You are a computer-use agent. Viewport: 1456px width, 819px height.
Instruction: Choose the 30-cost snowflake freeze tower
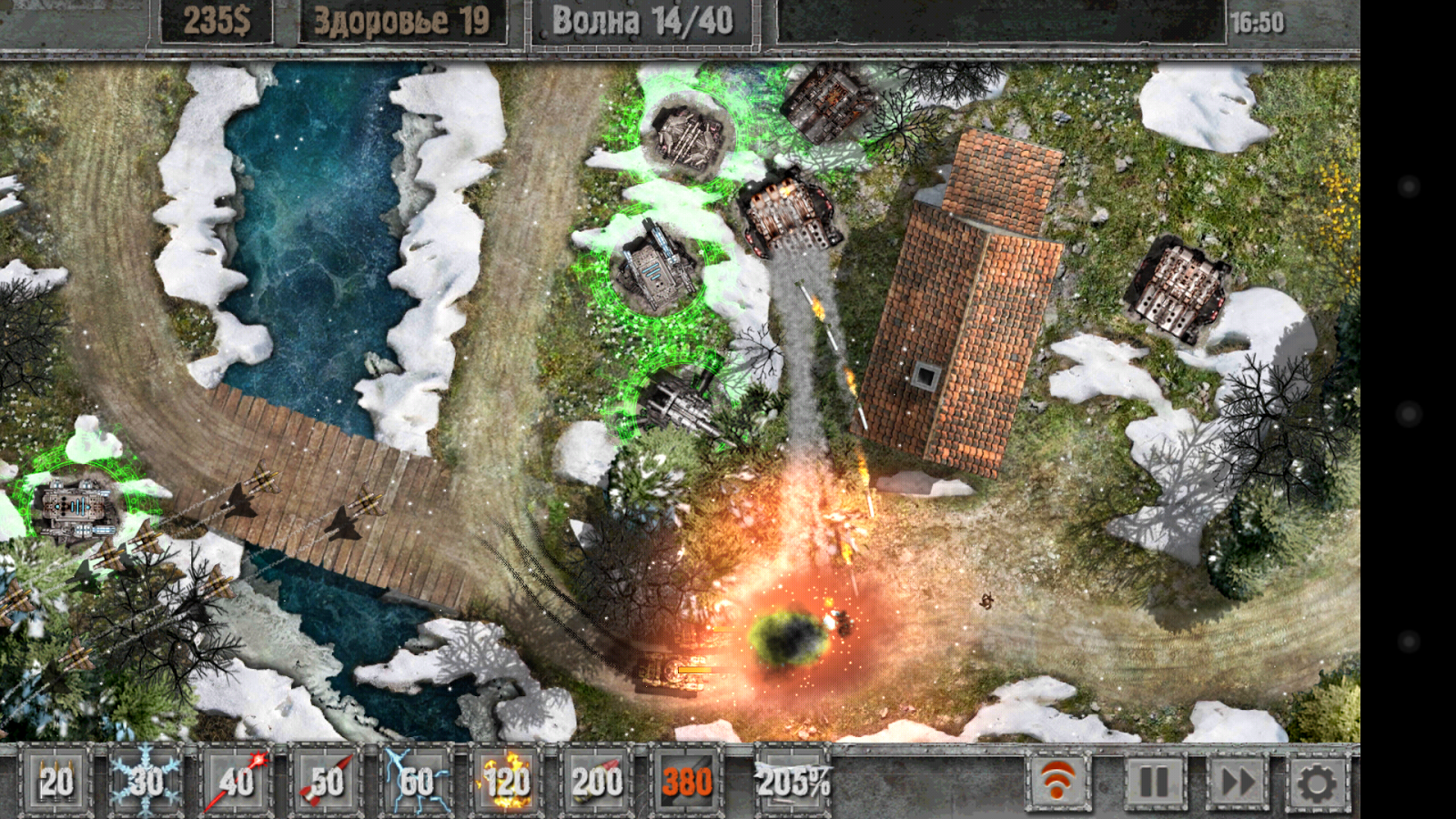(x=146, y=781)
